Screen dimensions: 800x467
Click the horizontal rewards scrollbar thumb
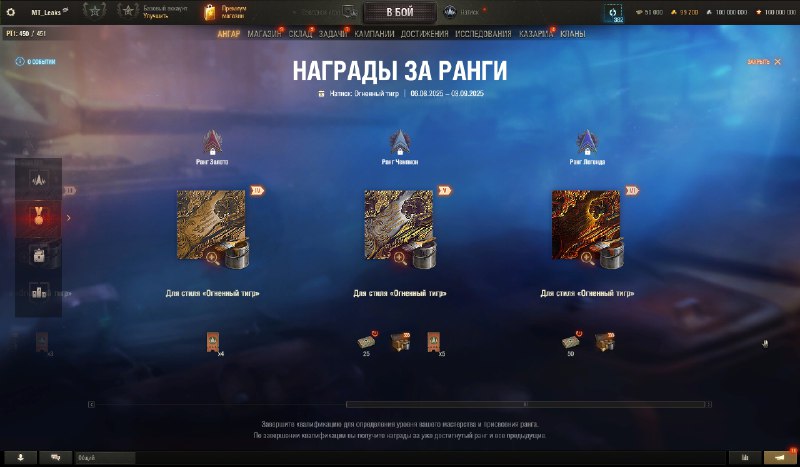(x=528, y=404)
